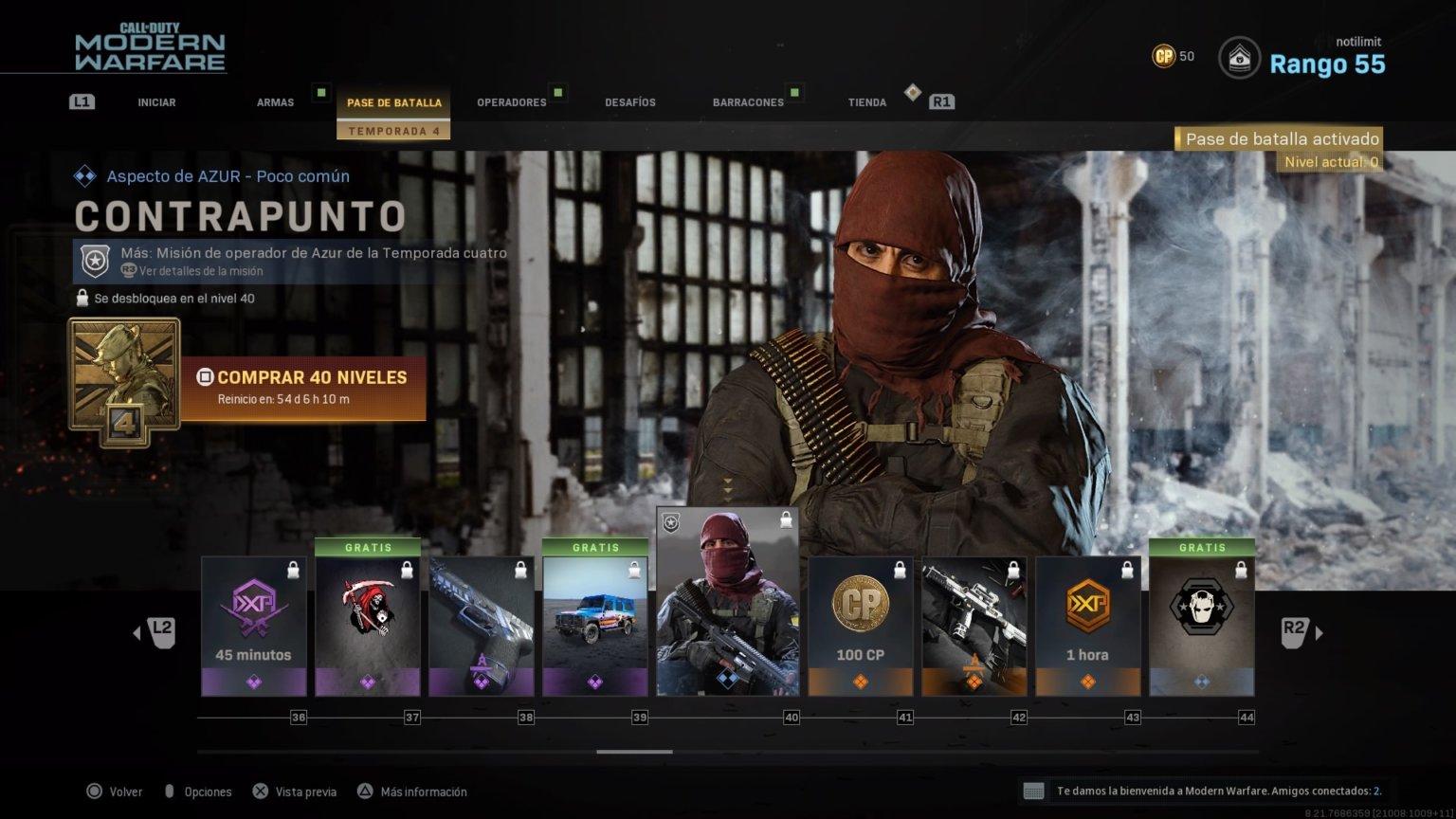Open the TIENDA menu

[x=866, y=101]
